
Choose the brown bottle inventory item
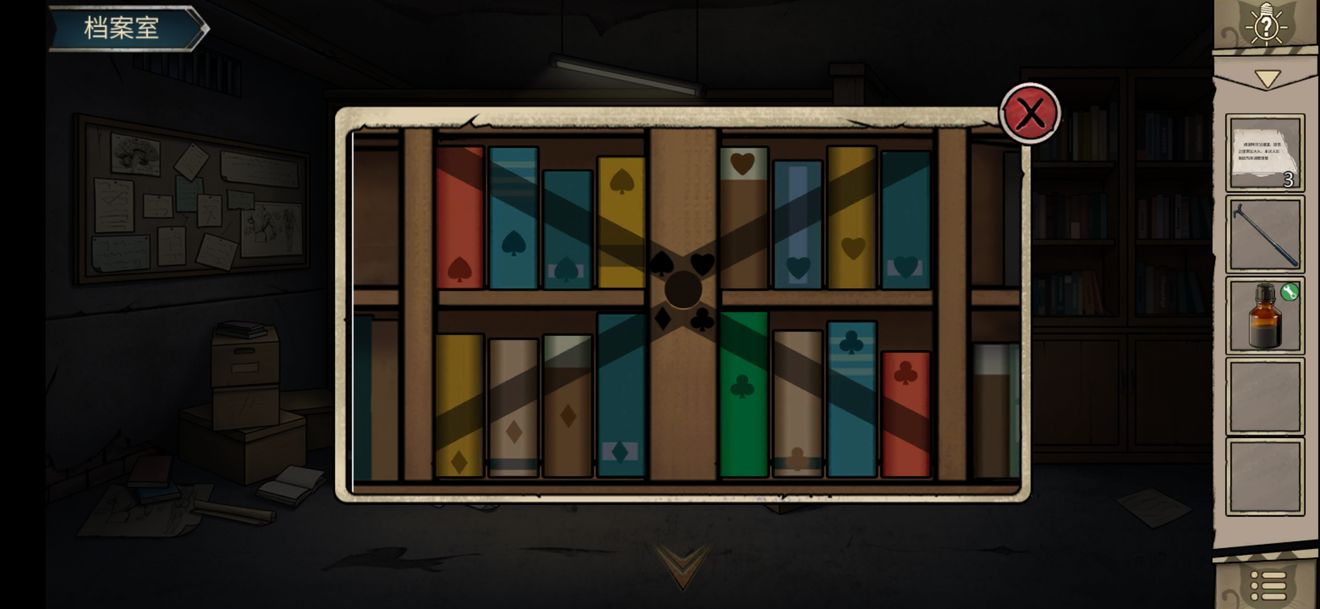pos(1265,315)
